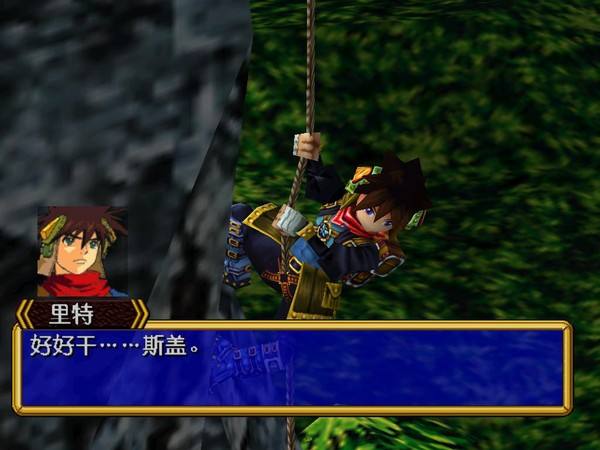Click the speaker portrait above the dialogue
Image resolution: width=600 pixels, height=450 pixels.
click(82, 252)
